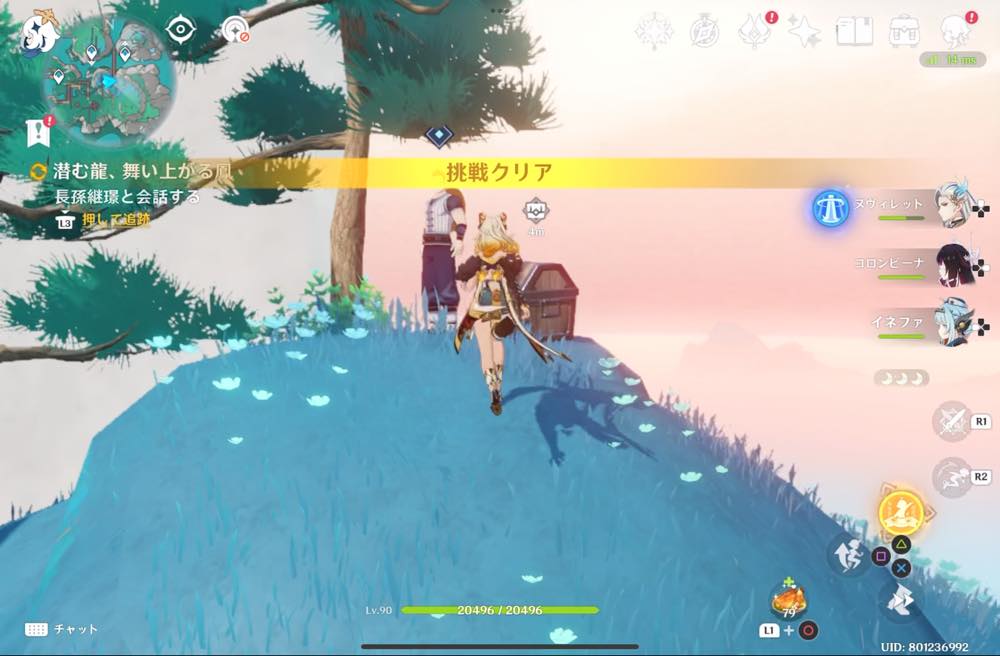Activate the glowing golden elemental burst
Screen dimensions: 1000x656
click(x=900, y=512)
